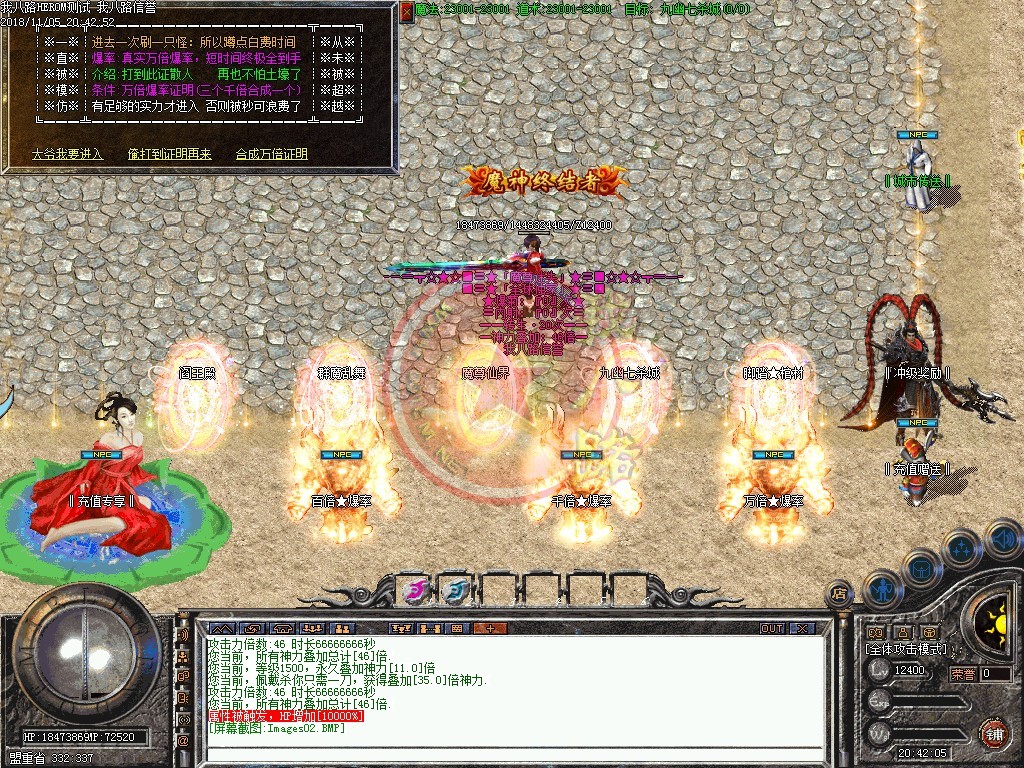The height and width of the screenshot is (768, 1024).
Task: Open the shop via the 店 button
Action: (x=839, y=593)
